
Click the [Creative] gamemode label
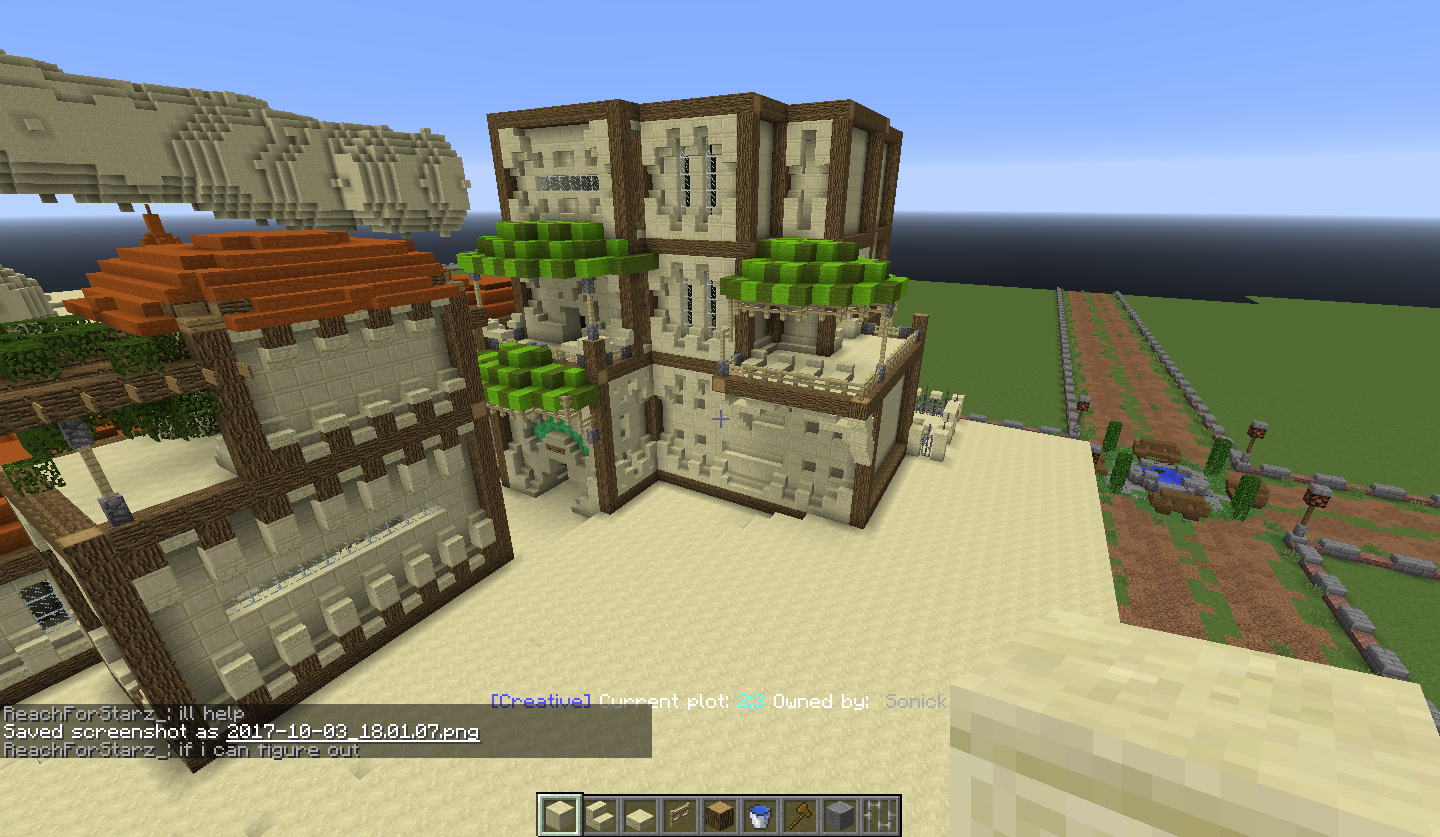click(x=540, y=701)
